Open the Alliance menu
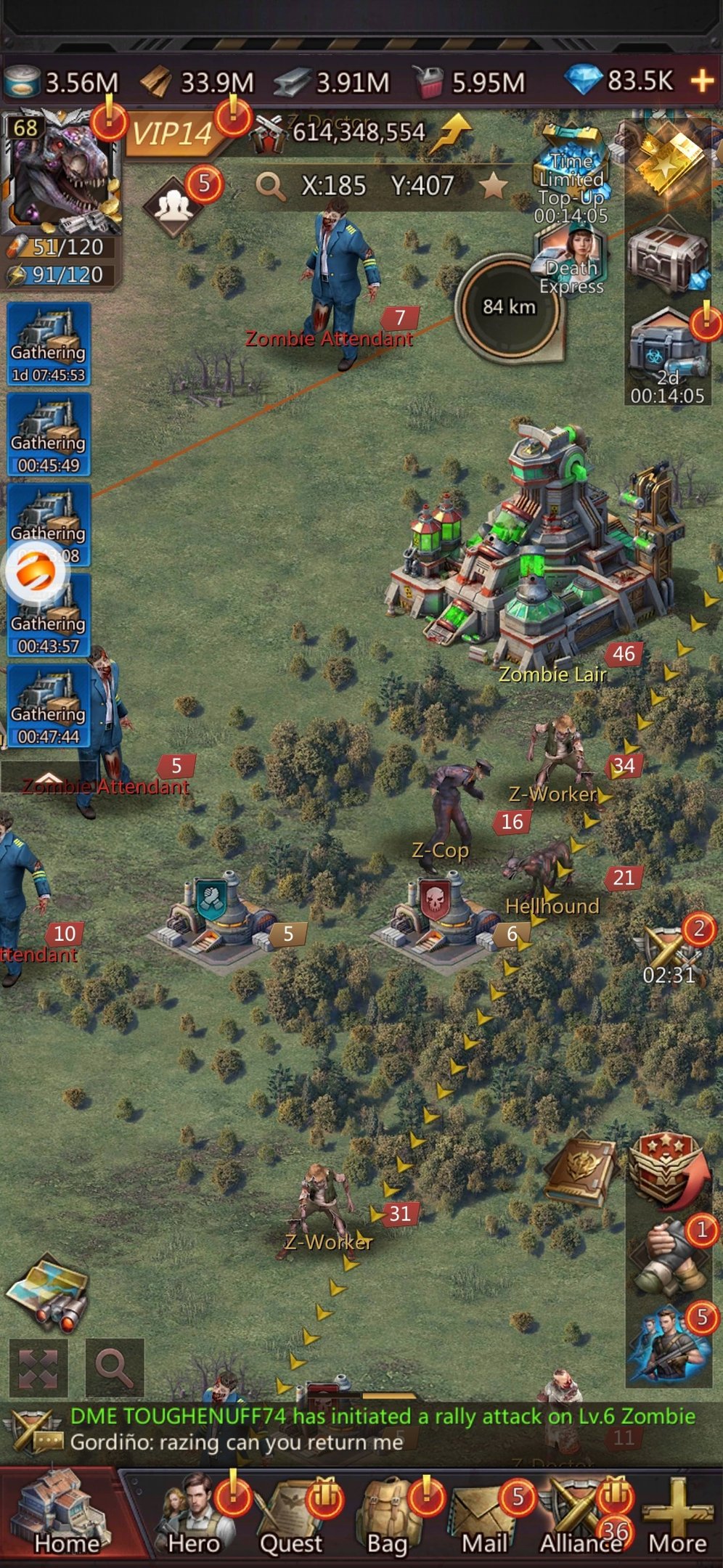Screen dimensions: 723x1568 click(x=580, y=1517)
